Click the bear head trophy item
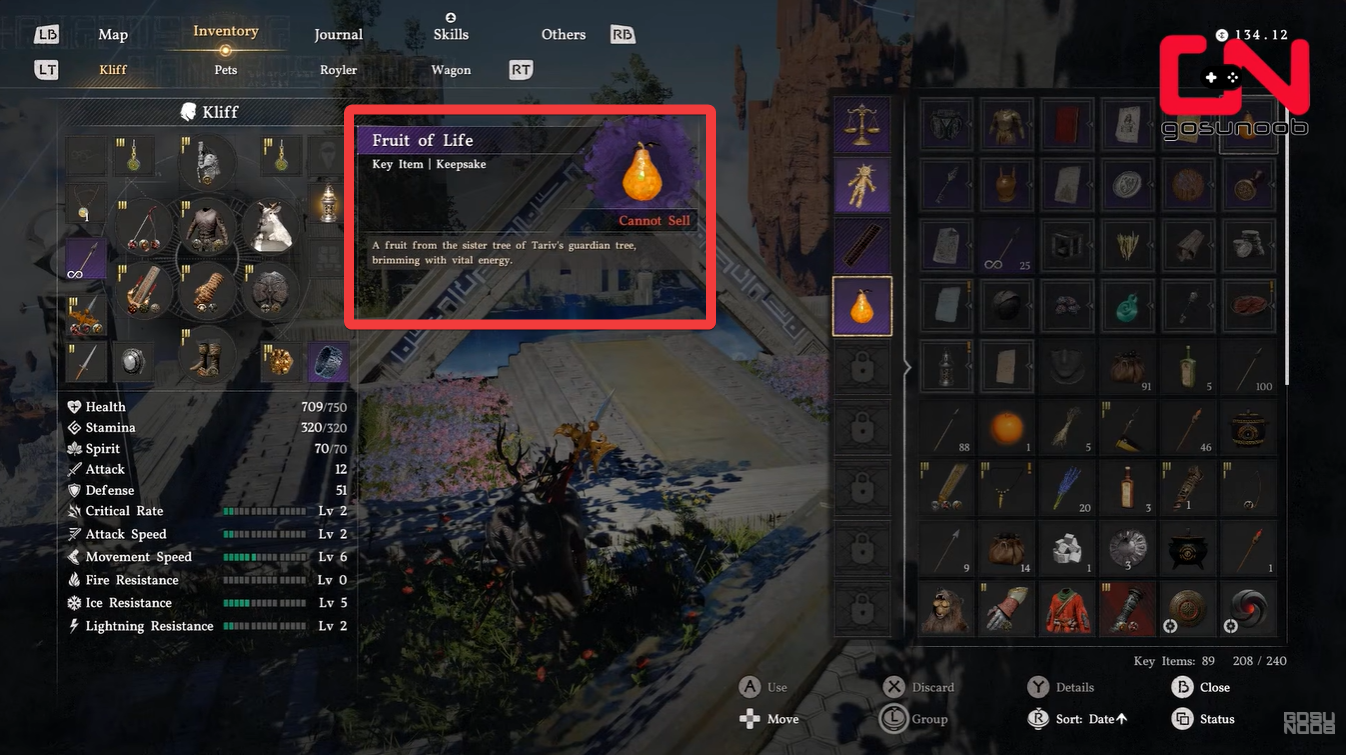 point(946,608)
